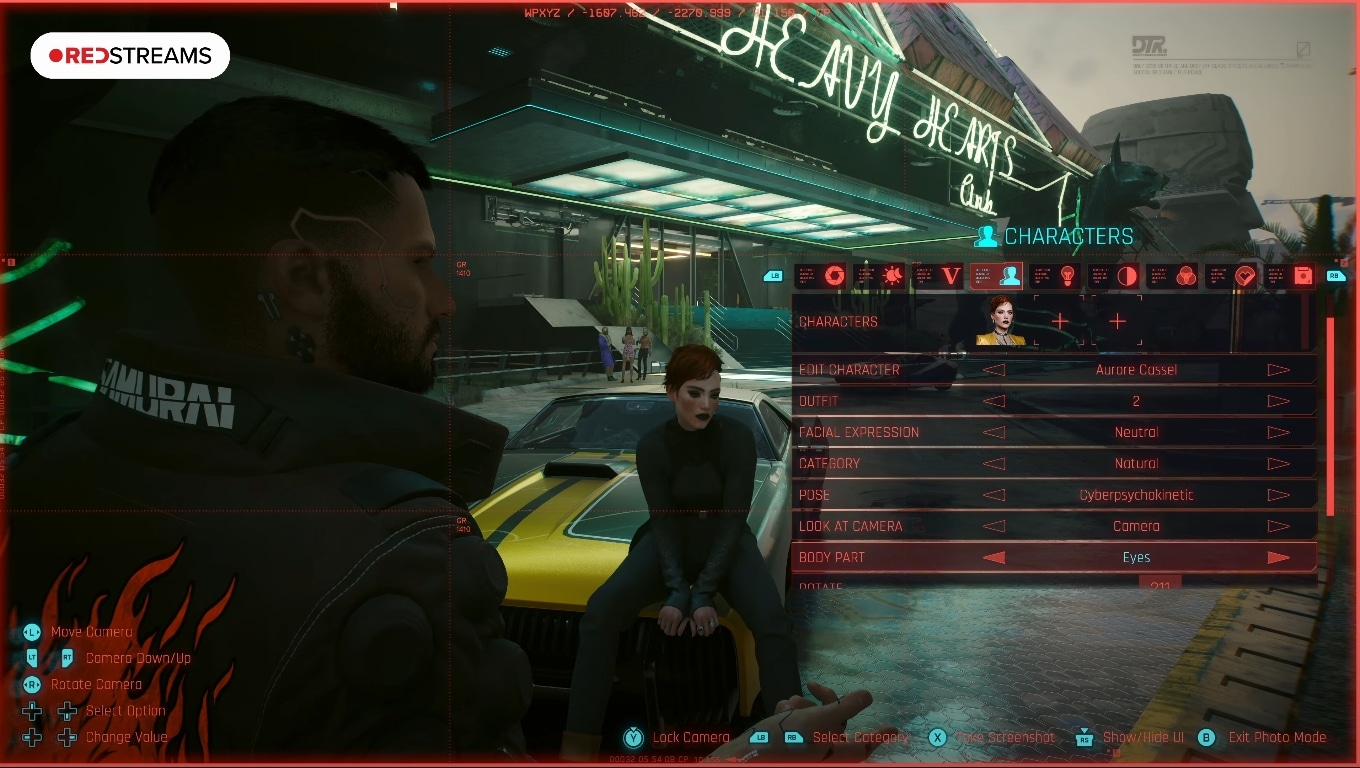Select the Aurore Cassel character portrait
Image resolution: width=1360 pixels, height=768 pixels.
[x=1000, y=321]
